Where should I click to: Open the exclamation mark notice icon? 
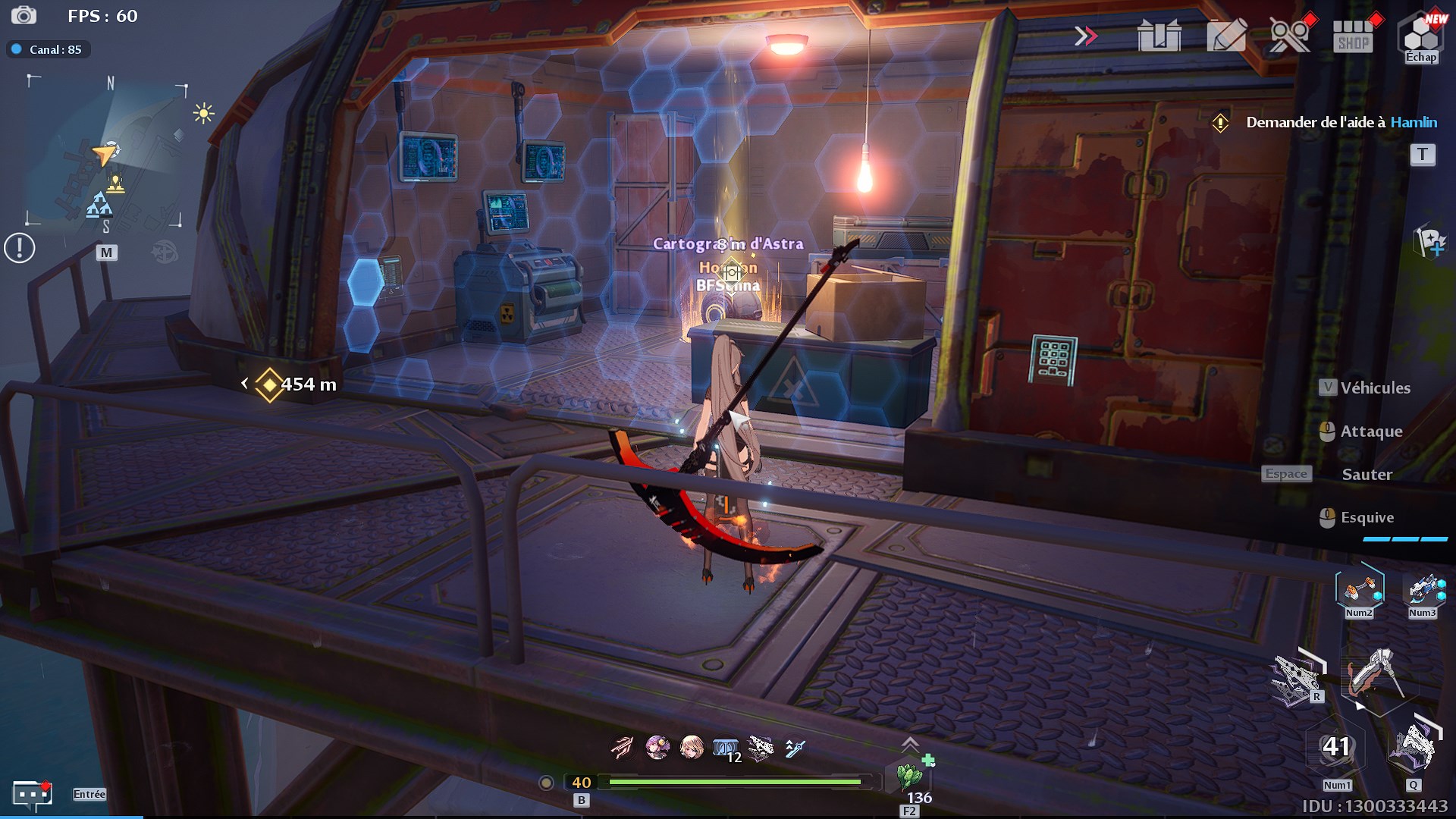click(20, 248)
